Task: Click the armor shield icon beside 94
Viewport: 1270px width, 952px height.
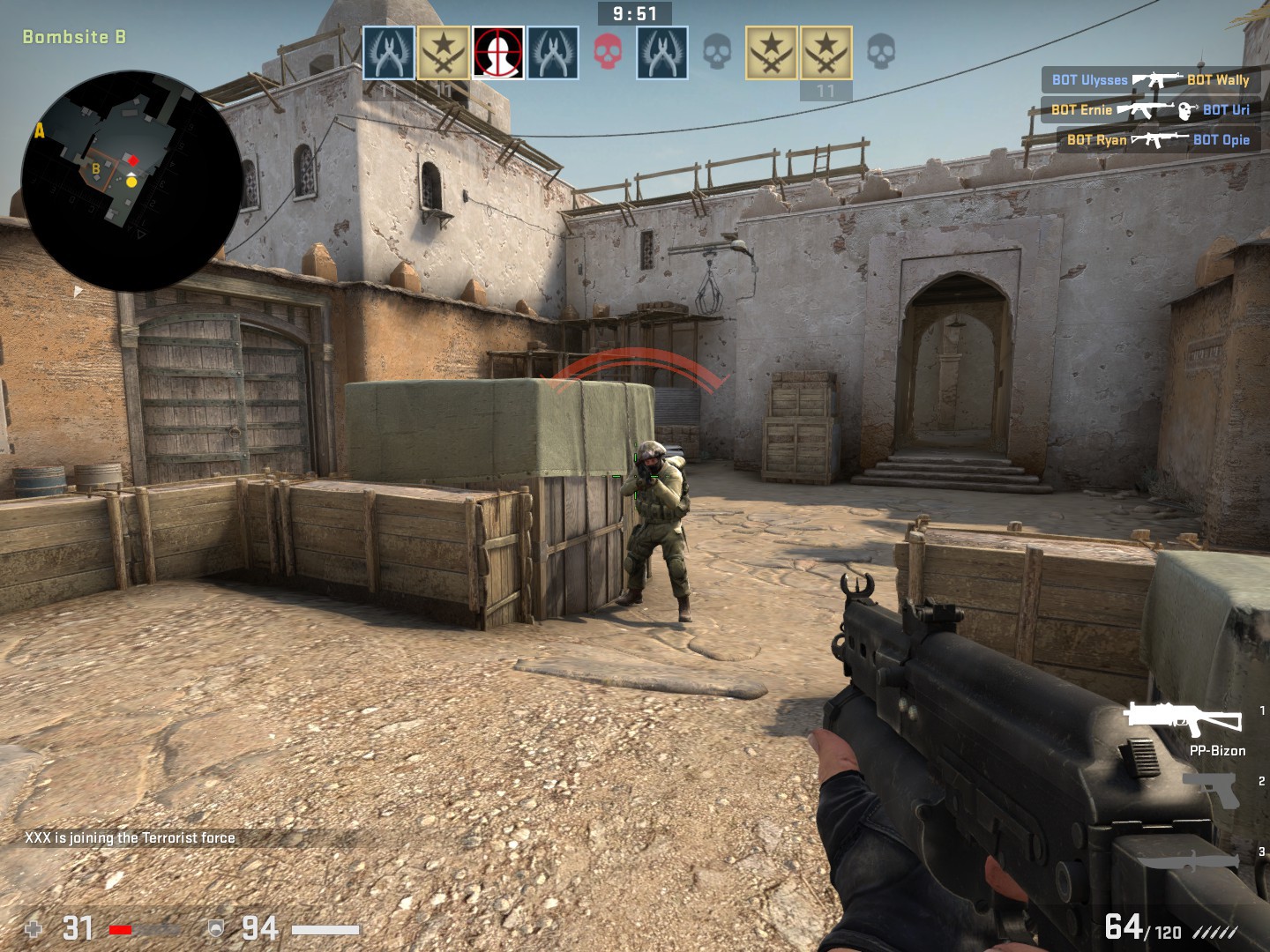Action: tap(214, 928)
